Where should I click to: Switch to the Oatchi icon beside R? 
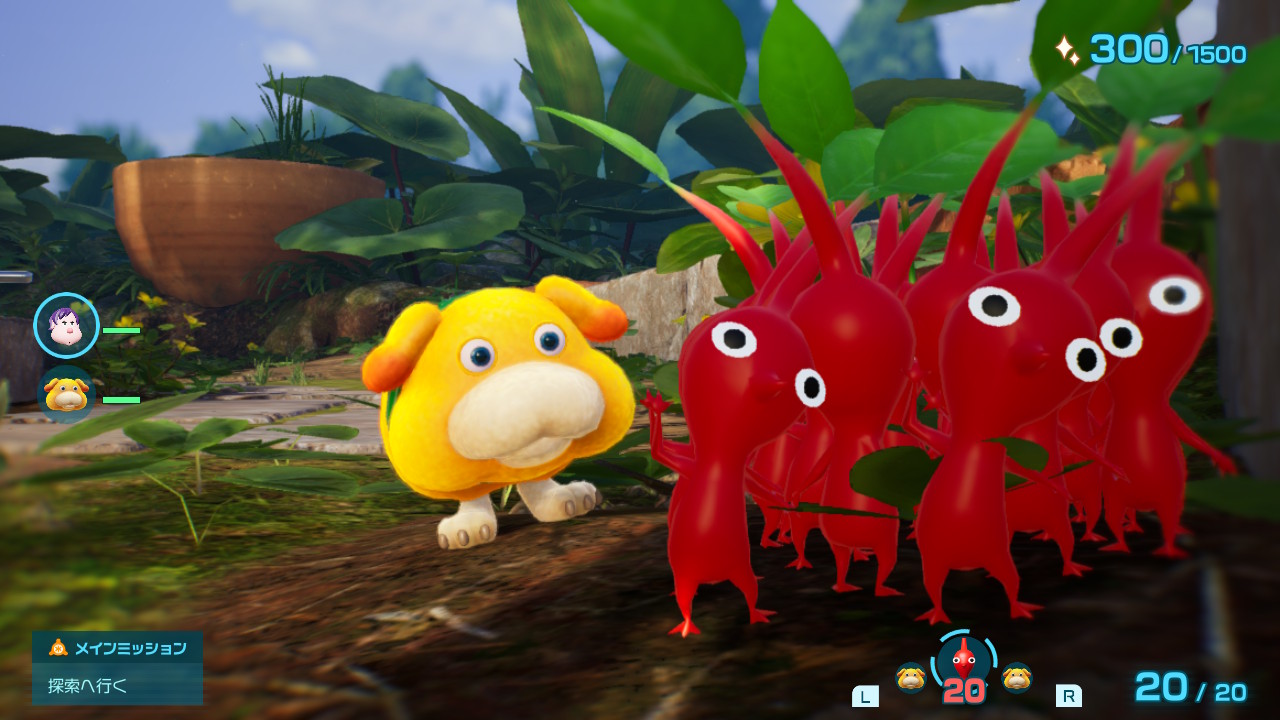click(x=1017, y=677)
